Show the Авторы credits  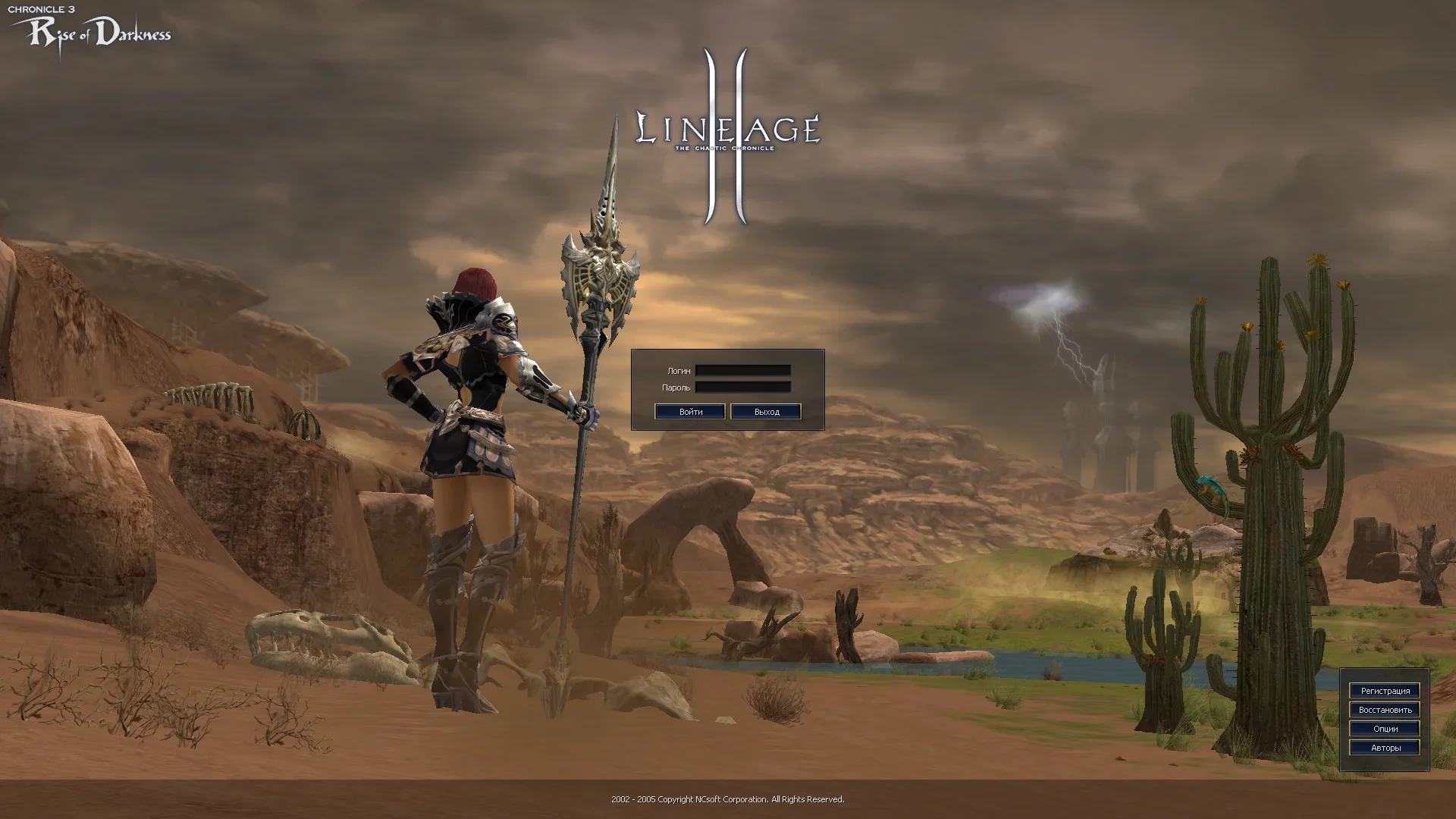pos(1385,748)
